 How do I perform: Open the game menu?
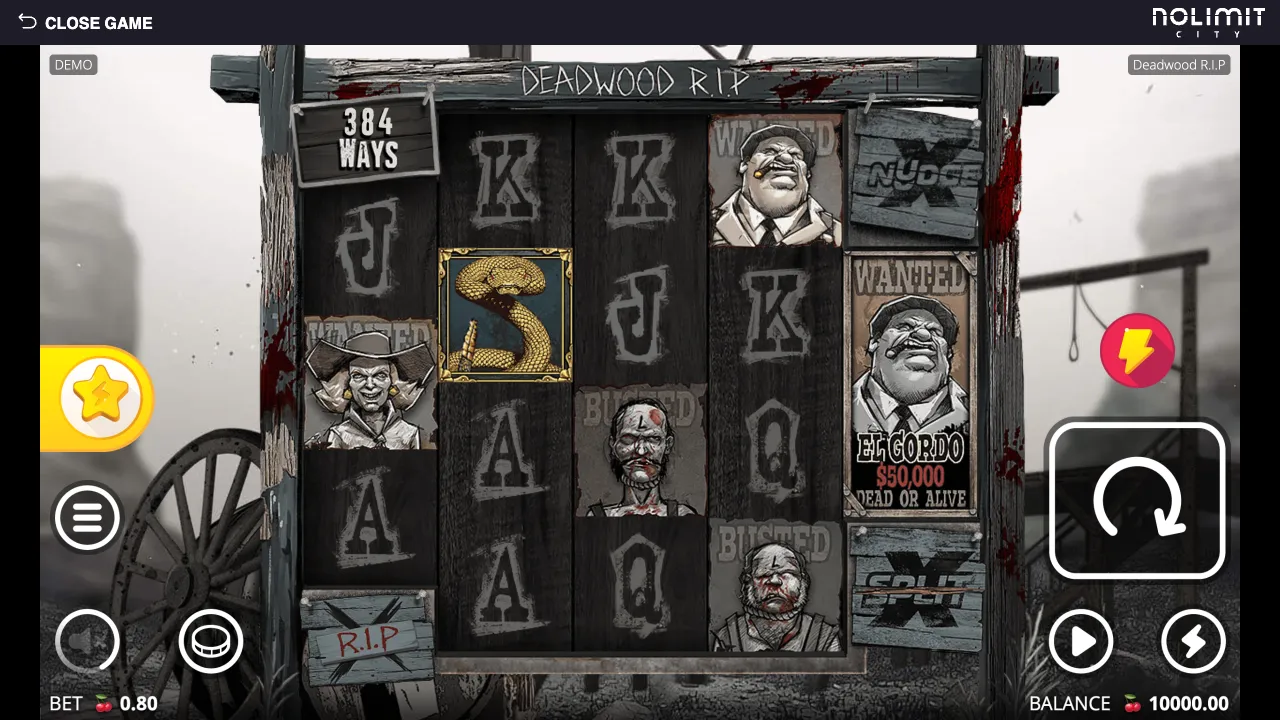pos(87,517)
